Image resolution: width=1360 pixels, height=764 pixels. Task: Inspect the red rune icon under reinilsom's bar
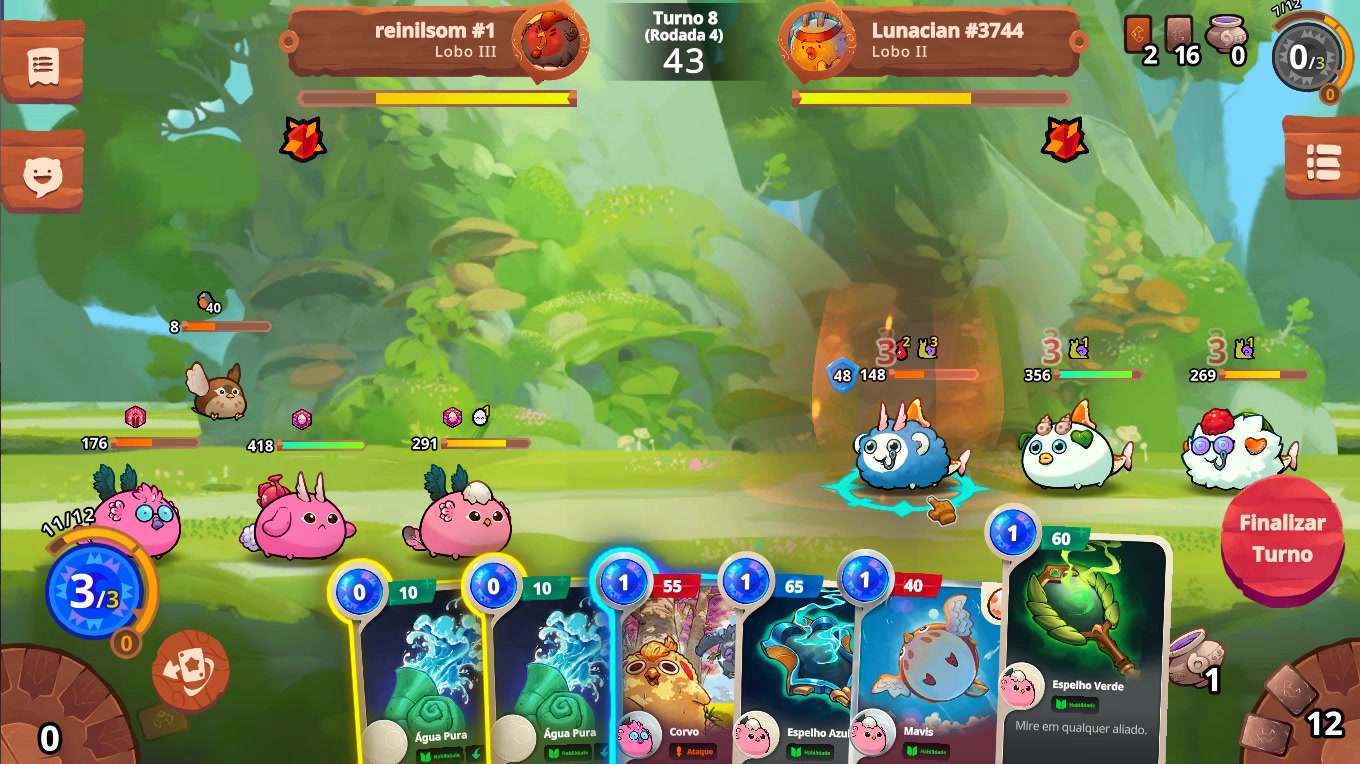coord(303,139)
